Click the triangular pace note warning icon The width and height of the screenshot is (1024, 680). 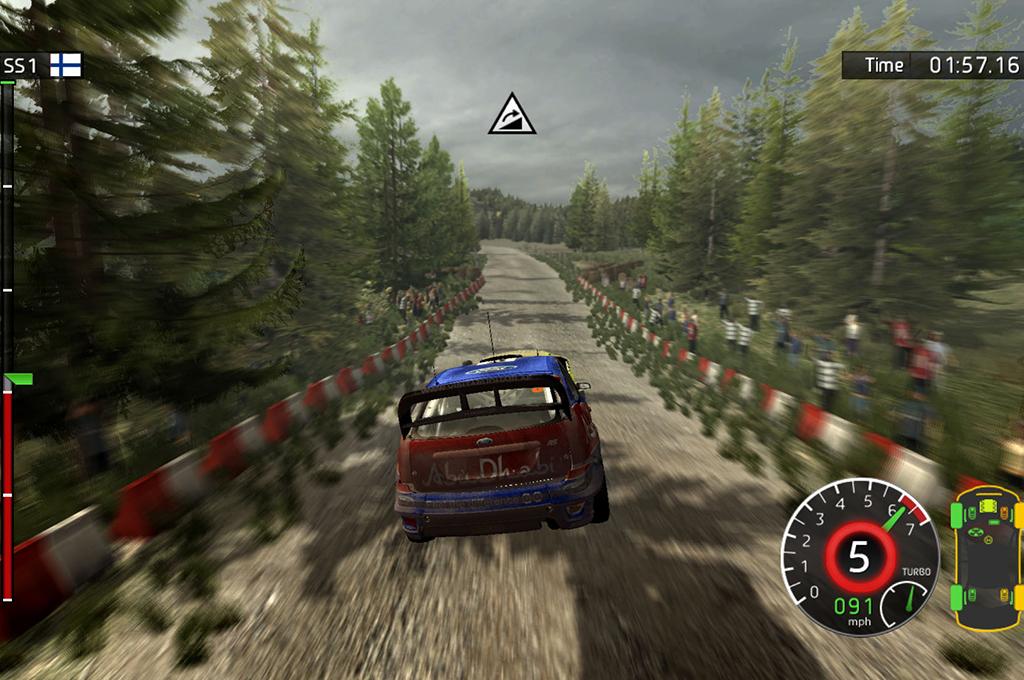(x=512, y=115)
